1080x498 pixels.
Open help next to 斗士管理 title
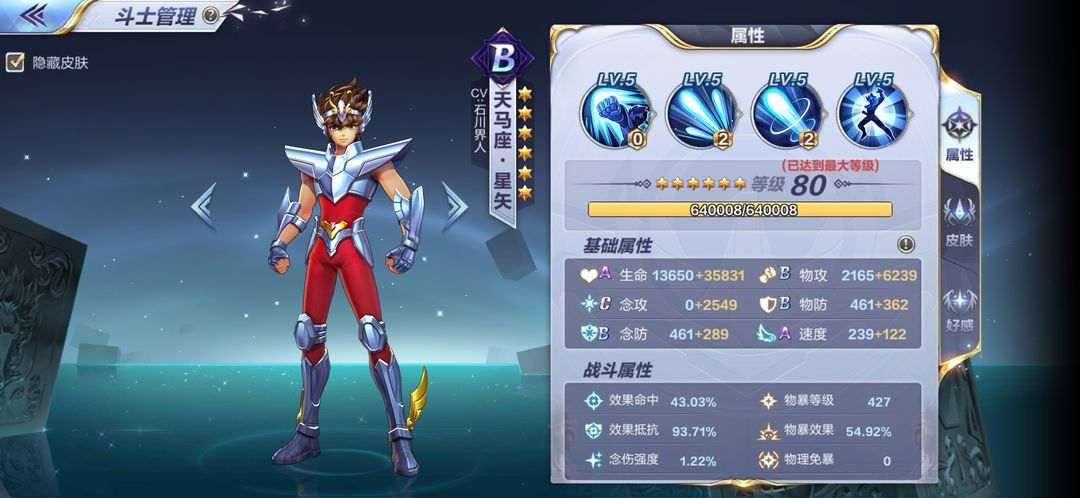(210, 15)
